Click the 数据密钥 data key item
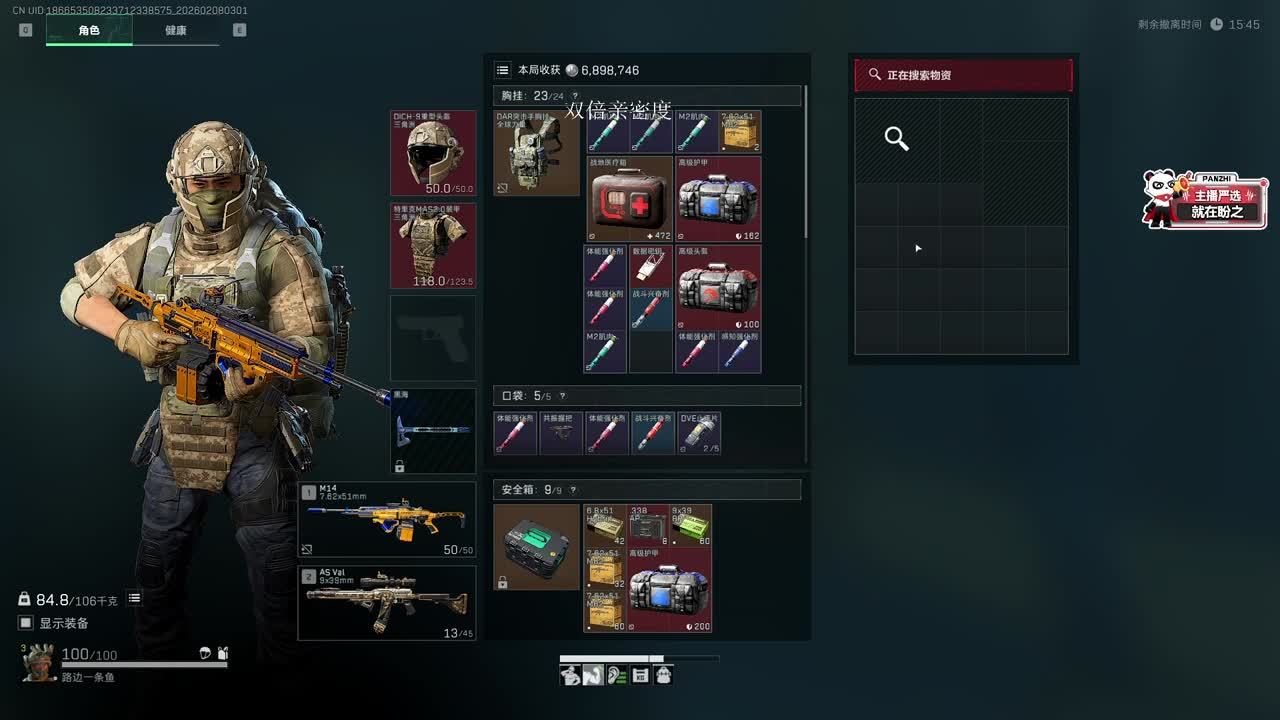 point(650,265)
